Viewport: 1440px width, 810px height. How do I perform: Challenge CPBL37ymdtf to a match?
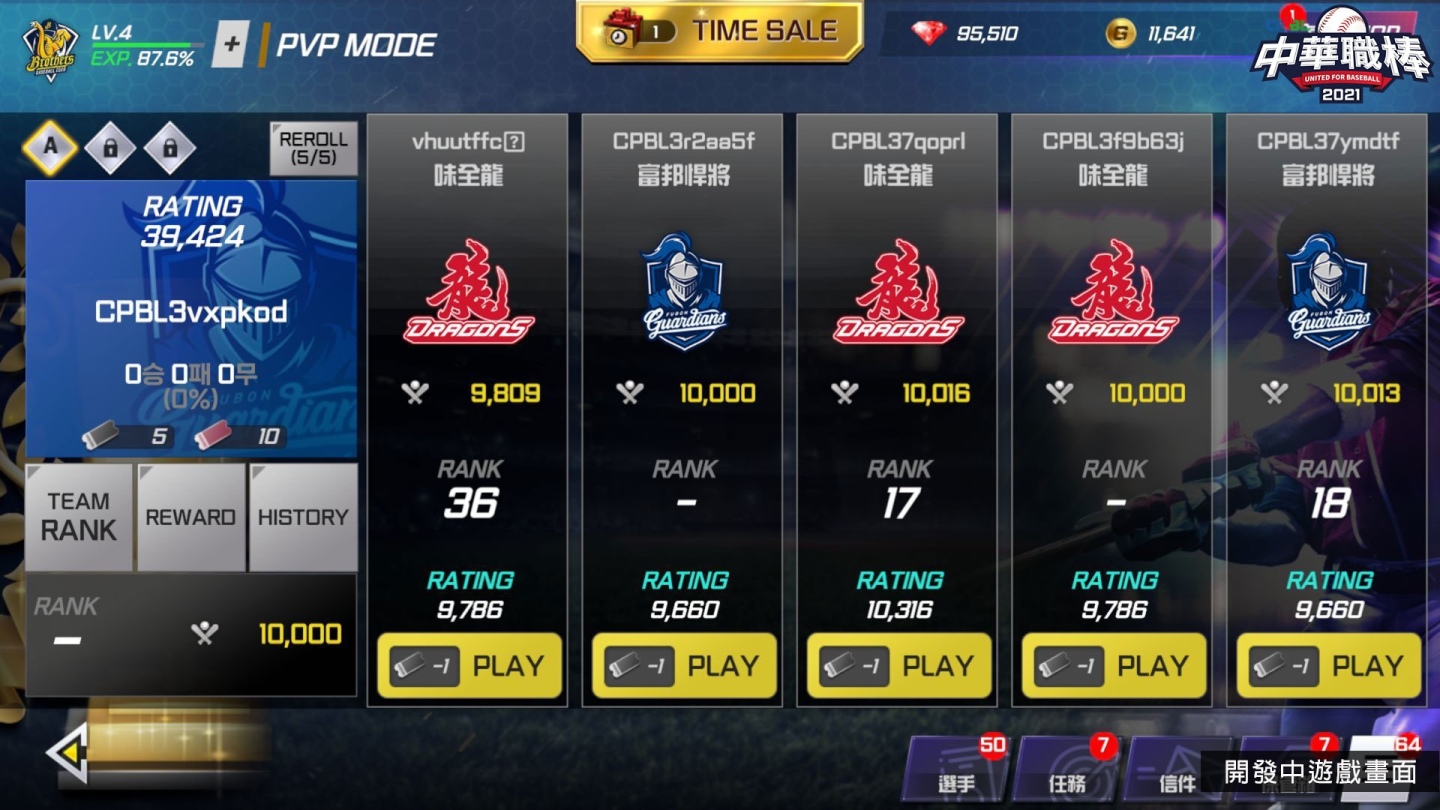click(1329, 666)
